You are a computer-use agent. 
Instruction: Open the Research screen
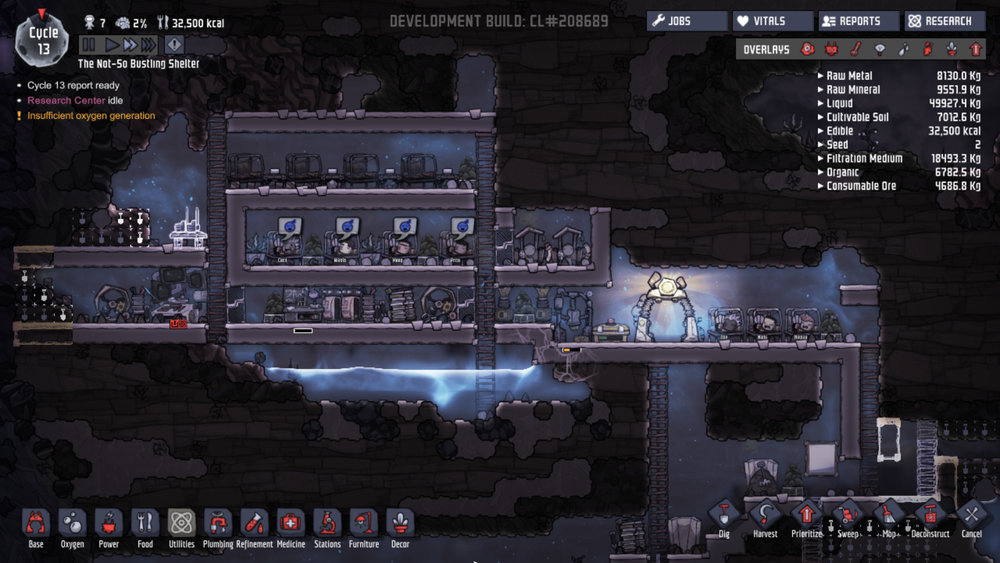tap(945, 21)
